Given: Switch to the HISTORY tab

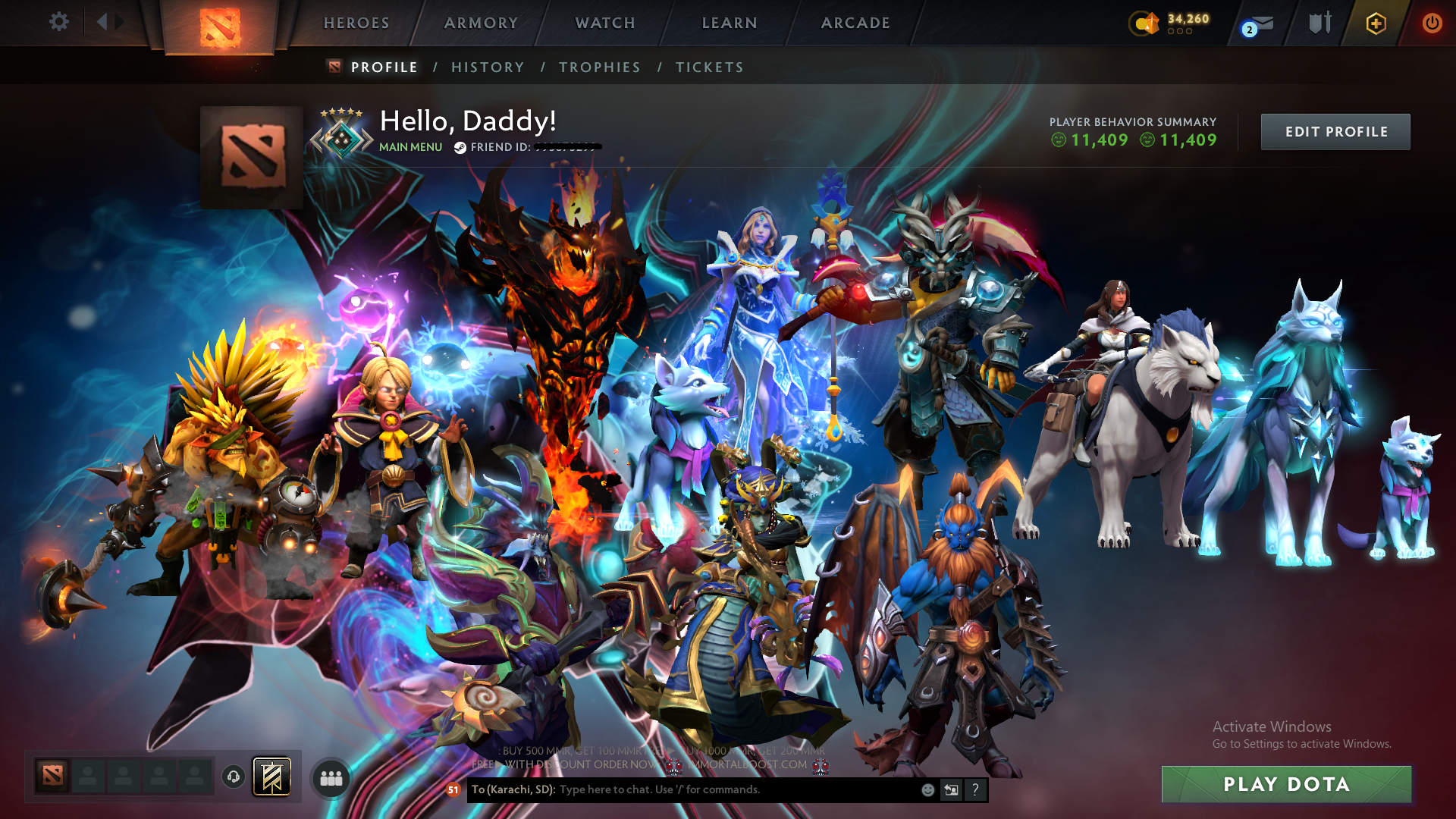Looking at the screenshot, I should click(x=488, y=67).
